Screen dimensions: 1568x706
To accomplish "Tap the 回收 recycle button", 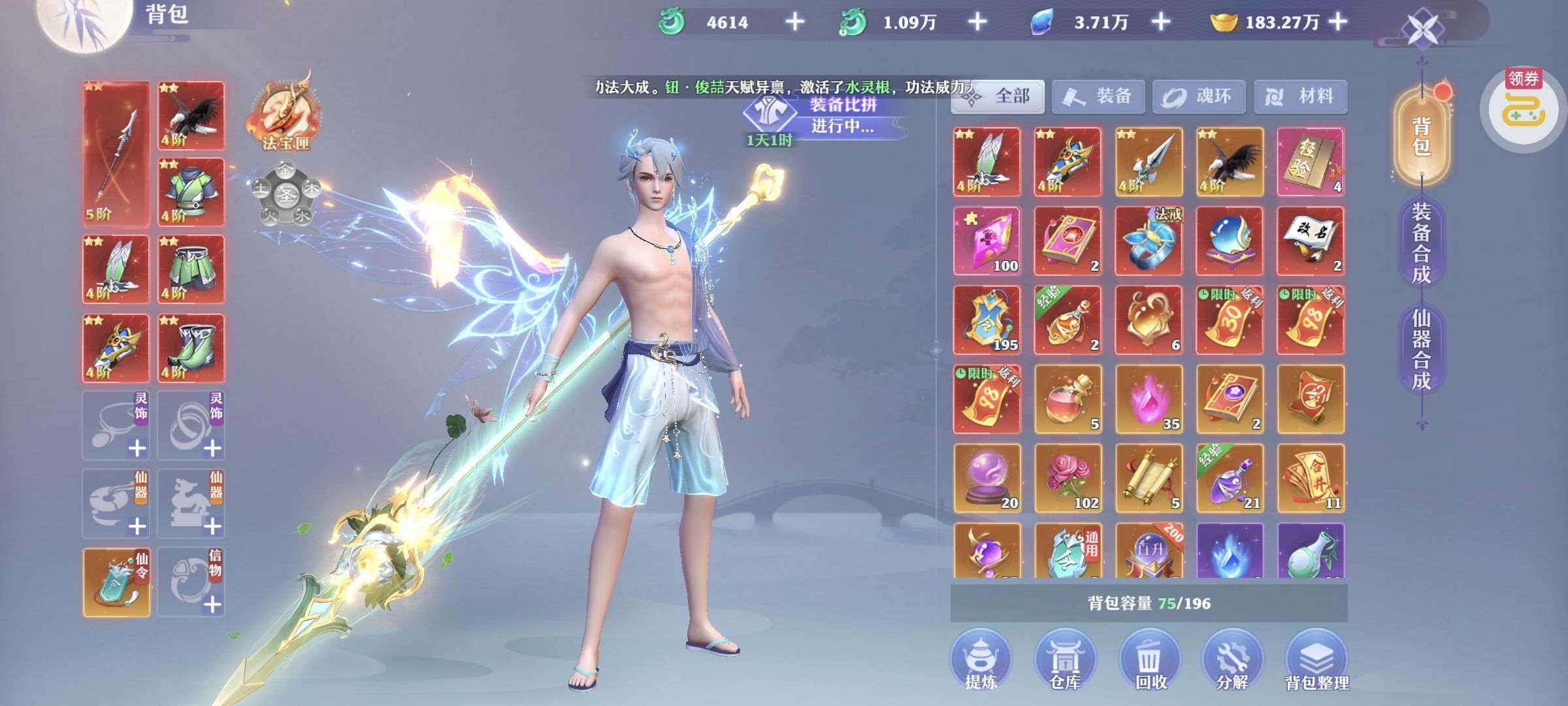I will pyautogui.click(x=1151, y=660).
